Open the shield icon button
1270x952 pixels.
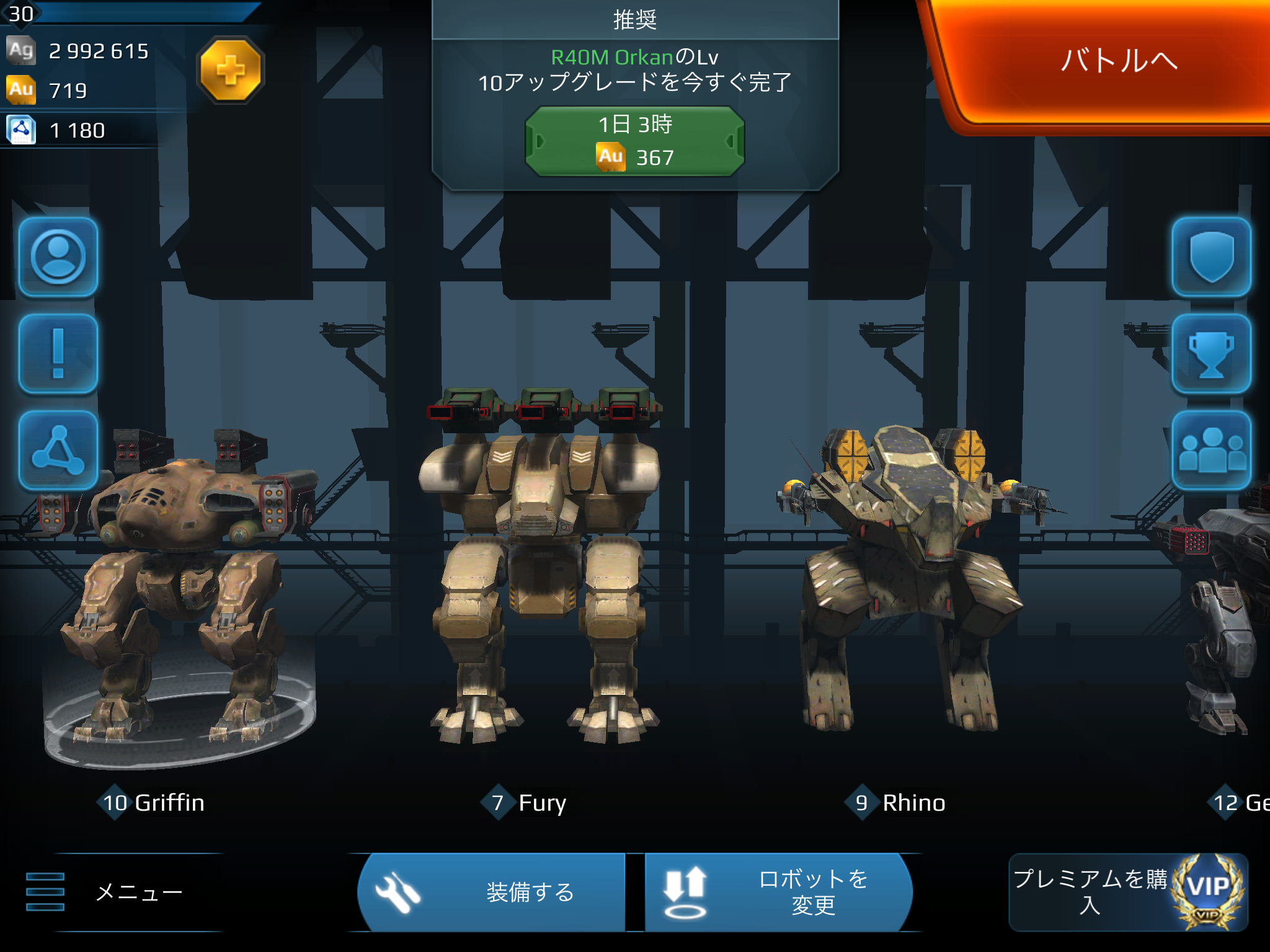(1210, 257)
